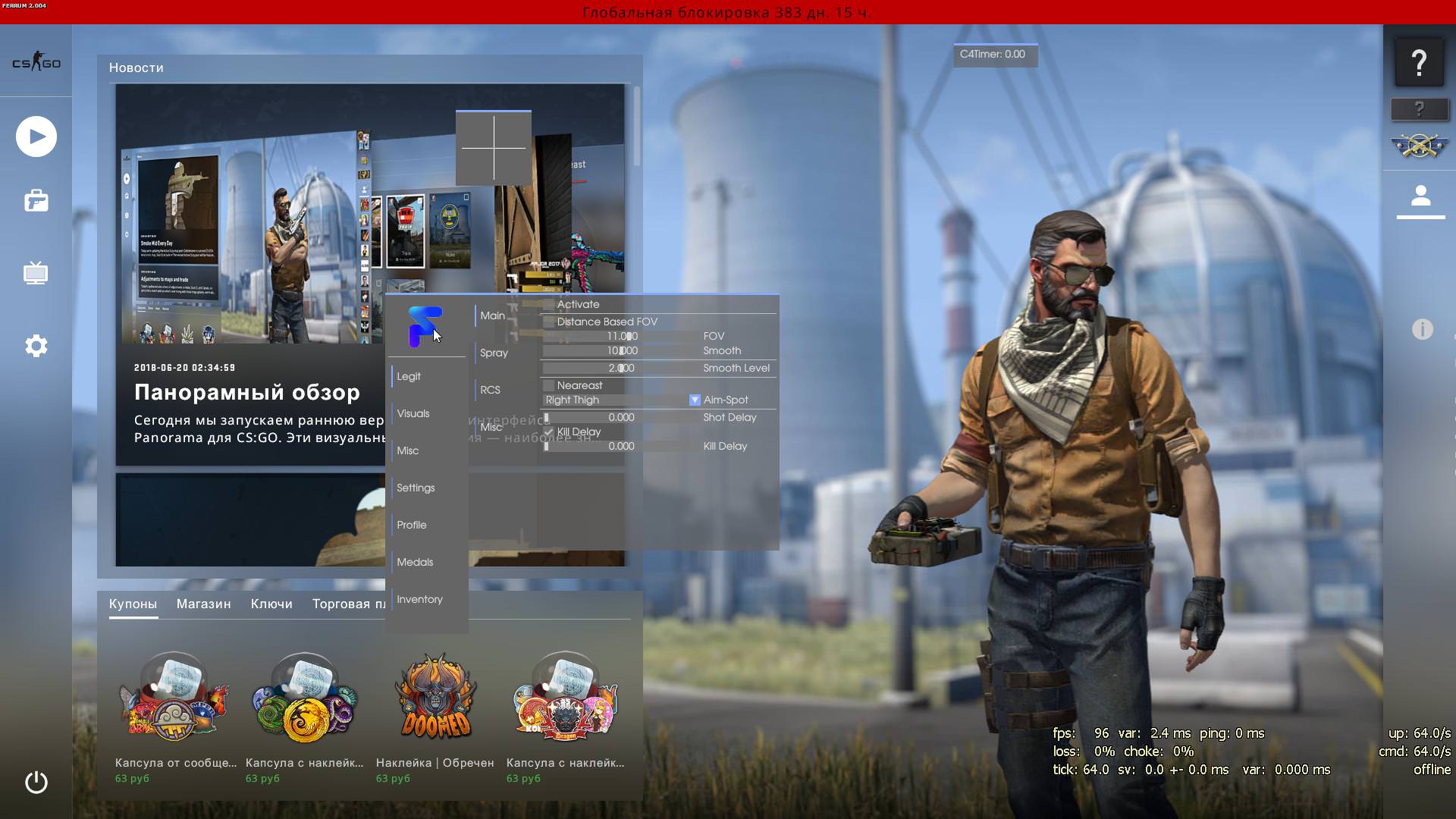Open the Ключи store tab

tap(271, 604)
